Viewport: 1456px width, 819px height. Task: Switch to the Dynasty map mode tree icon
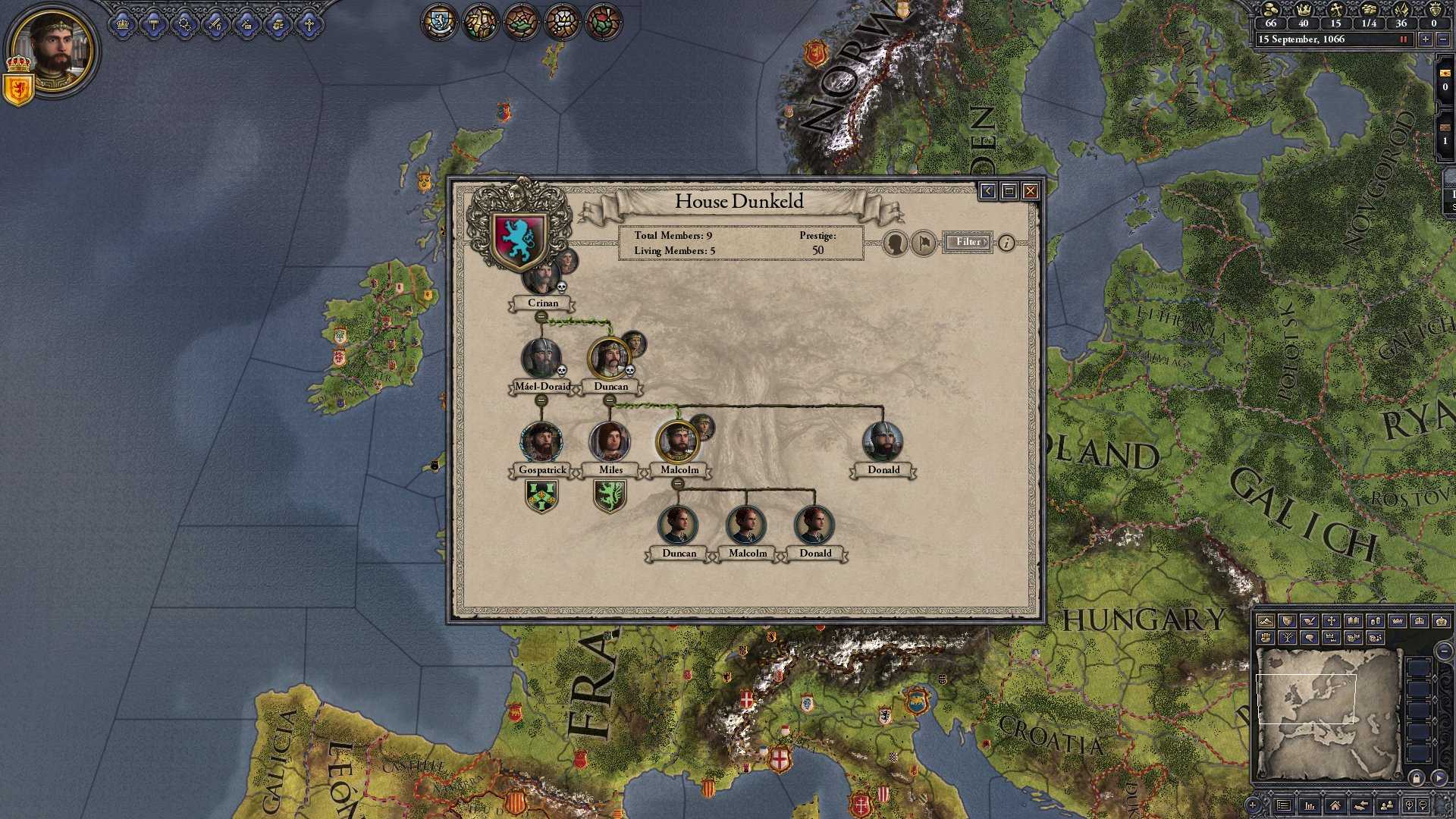1288,638
